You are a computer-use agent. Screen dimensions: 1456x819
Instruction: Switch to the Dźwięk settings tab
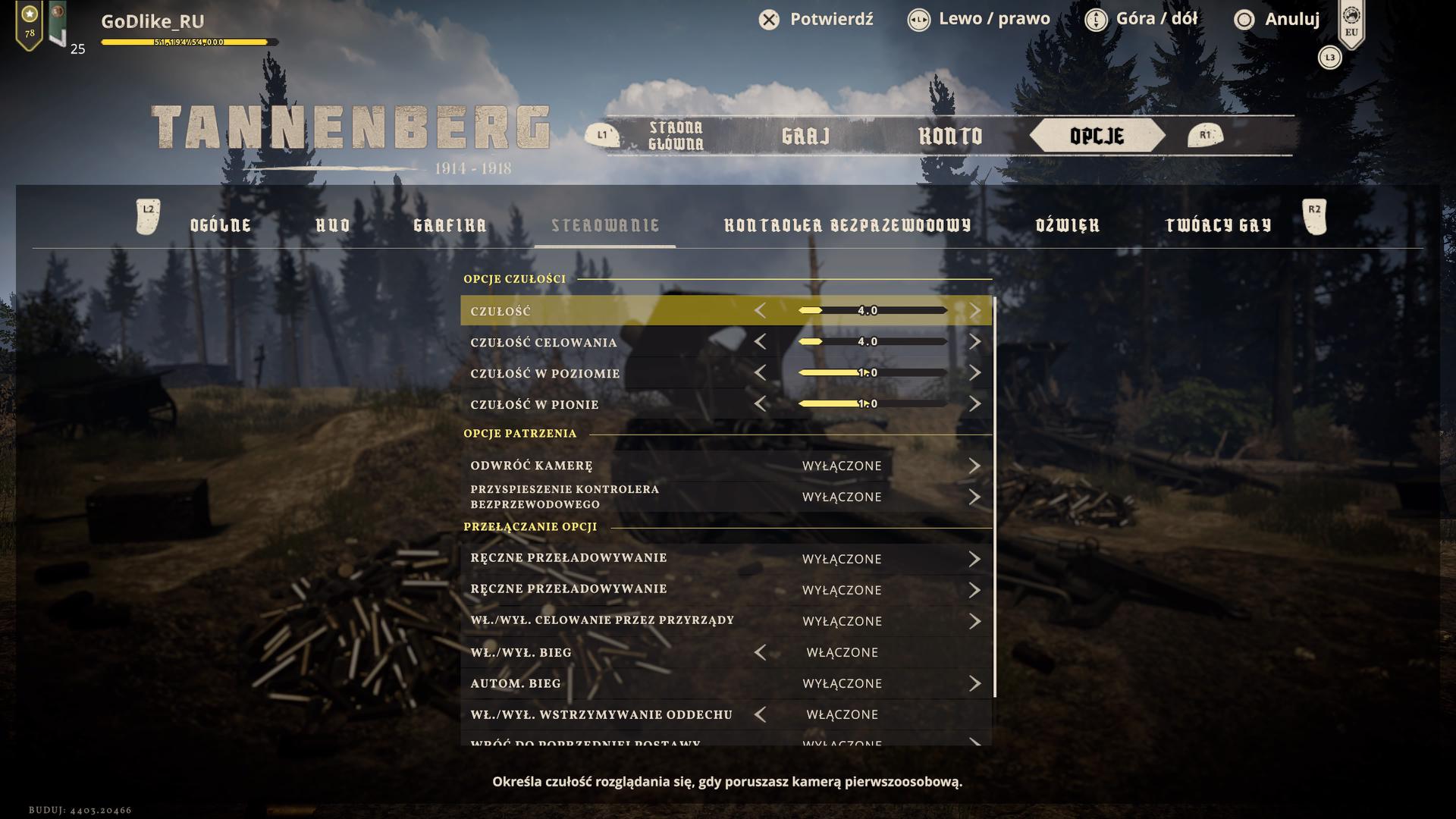pyautogui.click(x=1067, y=225)
